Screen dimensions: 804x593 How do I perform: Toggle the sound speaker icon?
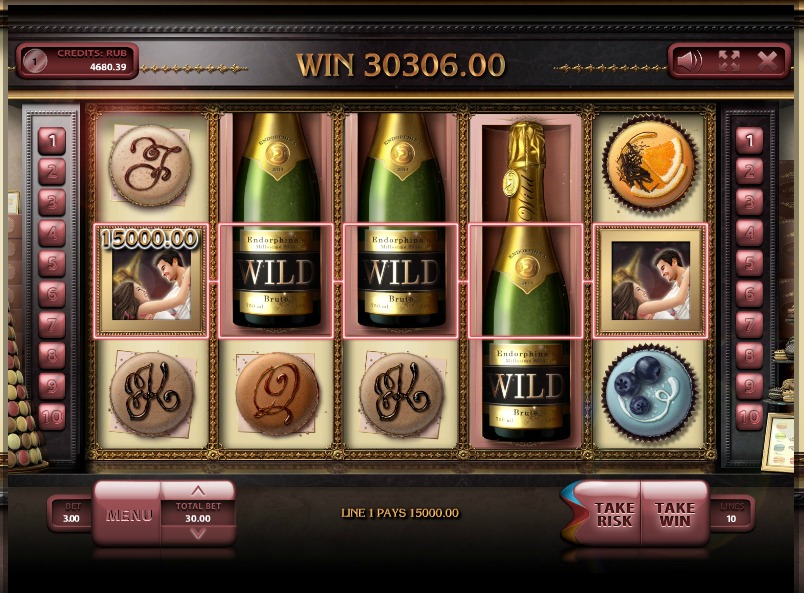pos(689,61)
